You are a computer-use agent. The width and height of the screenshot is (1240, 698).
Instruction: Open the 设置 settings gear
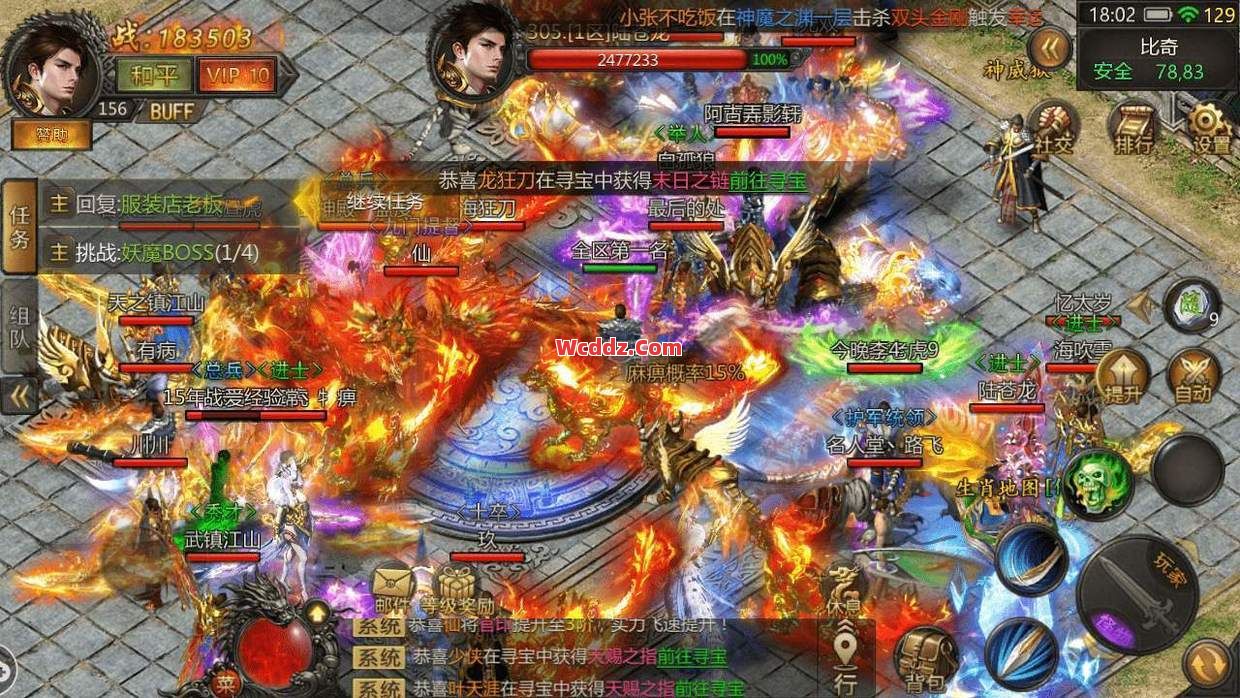click(1211, 130)
